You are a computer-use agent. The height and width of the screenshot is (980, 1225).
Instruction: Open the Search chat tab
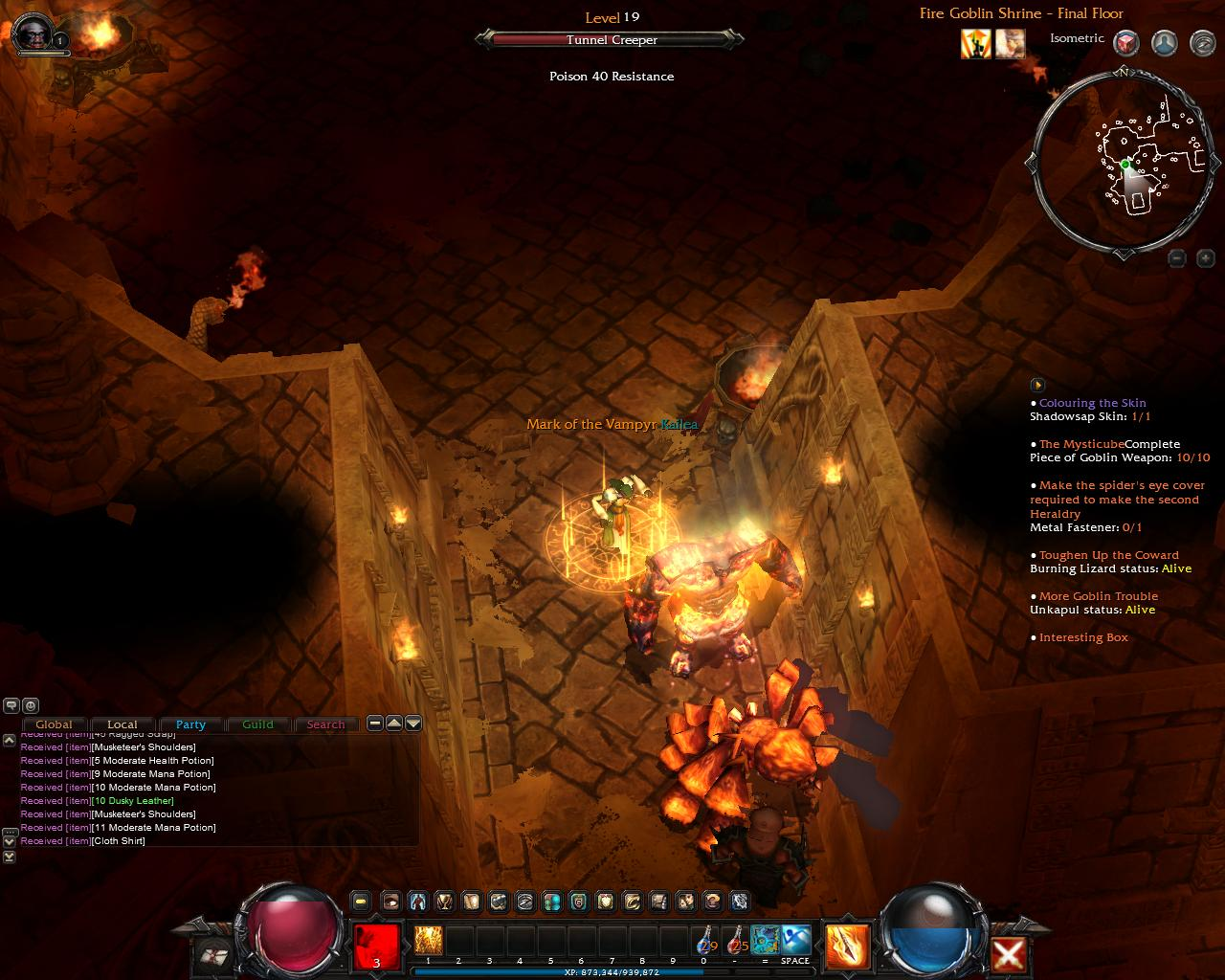pos(325,724)
